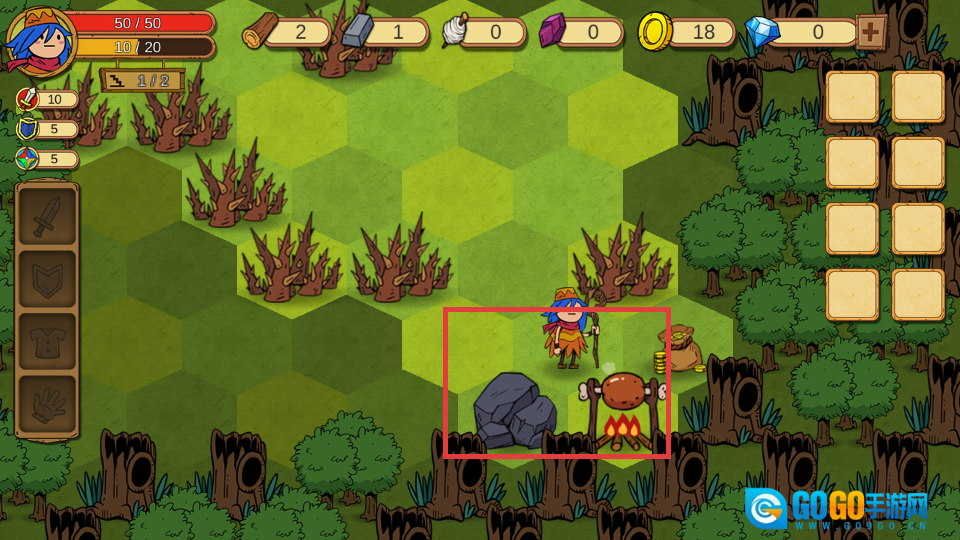Viewport: 960px width, 540px height.
Task: Open the shirt armor equipment slot
Action: click(x=47, y=342)
